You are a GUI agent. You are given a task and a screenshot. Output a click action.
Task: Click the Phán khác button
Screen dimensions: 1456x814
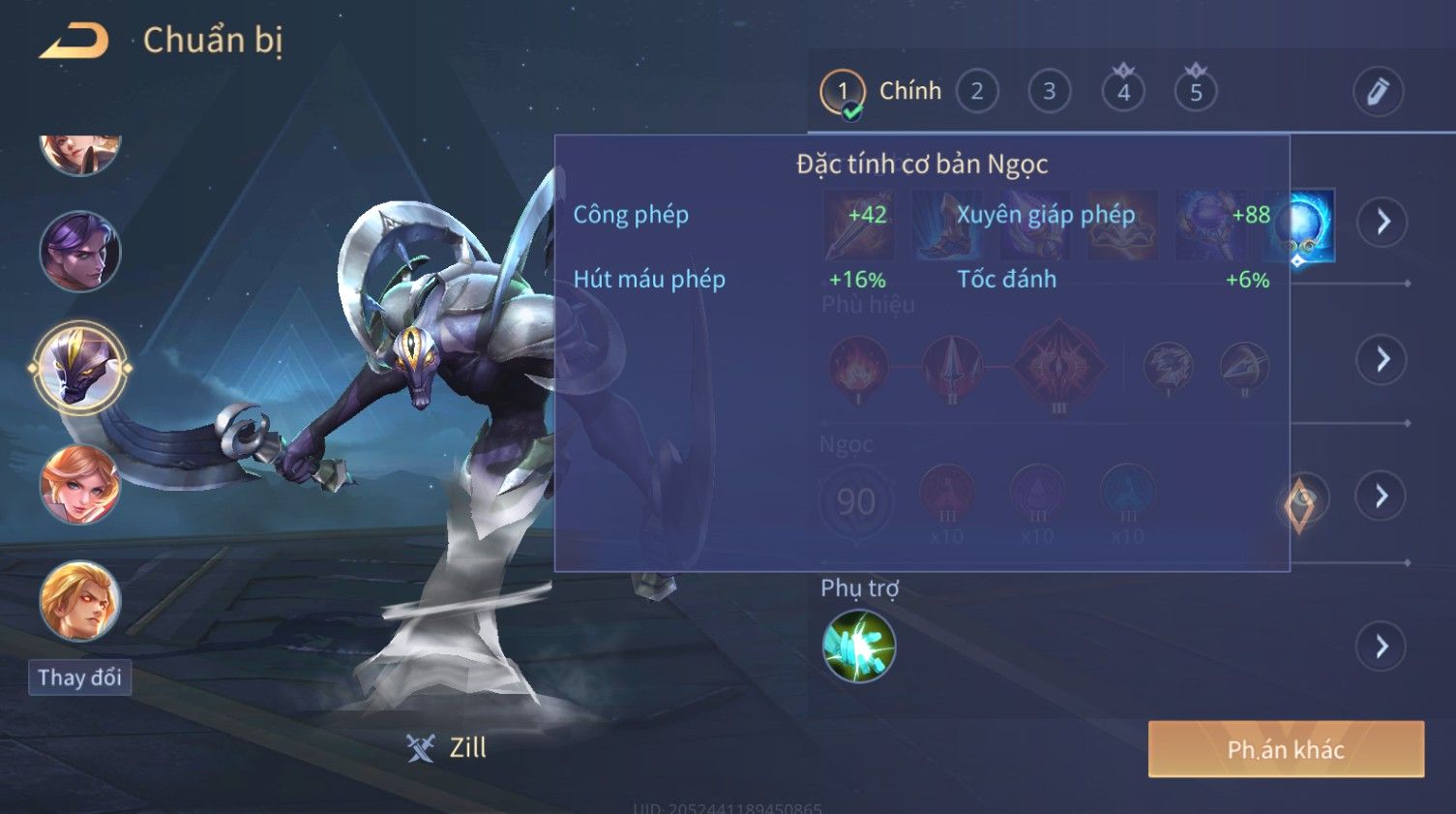(x=1286, y=749)
